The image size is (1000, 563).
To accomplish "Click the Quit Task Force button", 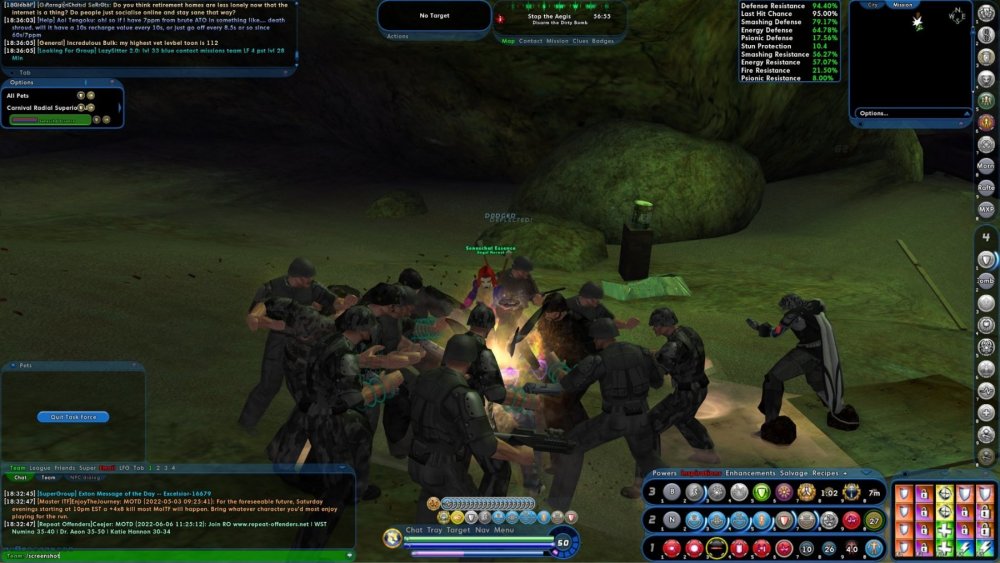I will [x=73, y=417].
